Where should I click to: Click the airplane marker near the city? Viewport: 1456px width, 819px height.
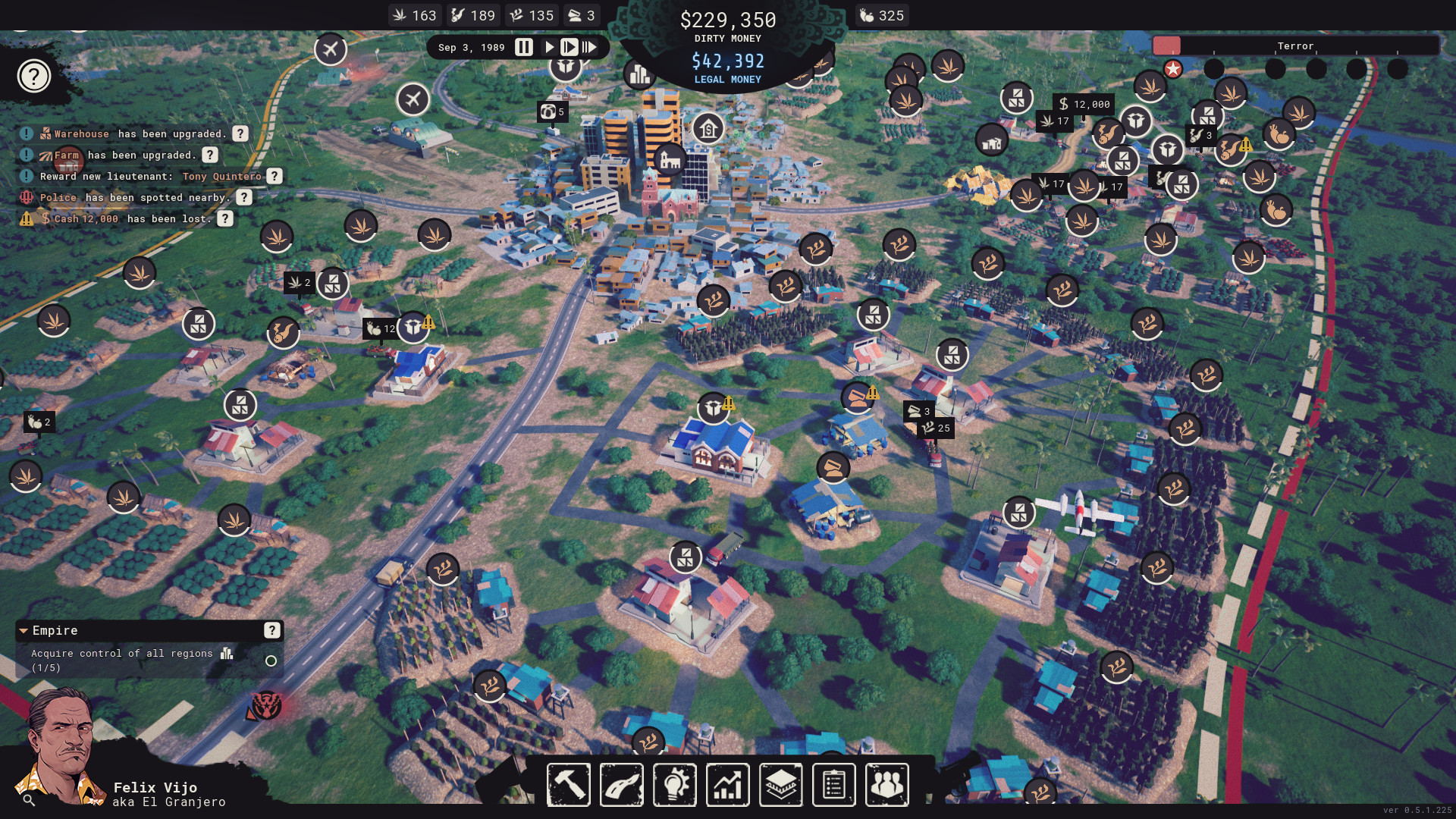click(x=413, y=99)
